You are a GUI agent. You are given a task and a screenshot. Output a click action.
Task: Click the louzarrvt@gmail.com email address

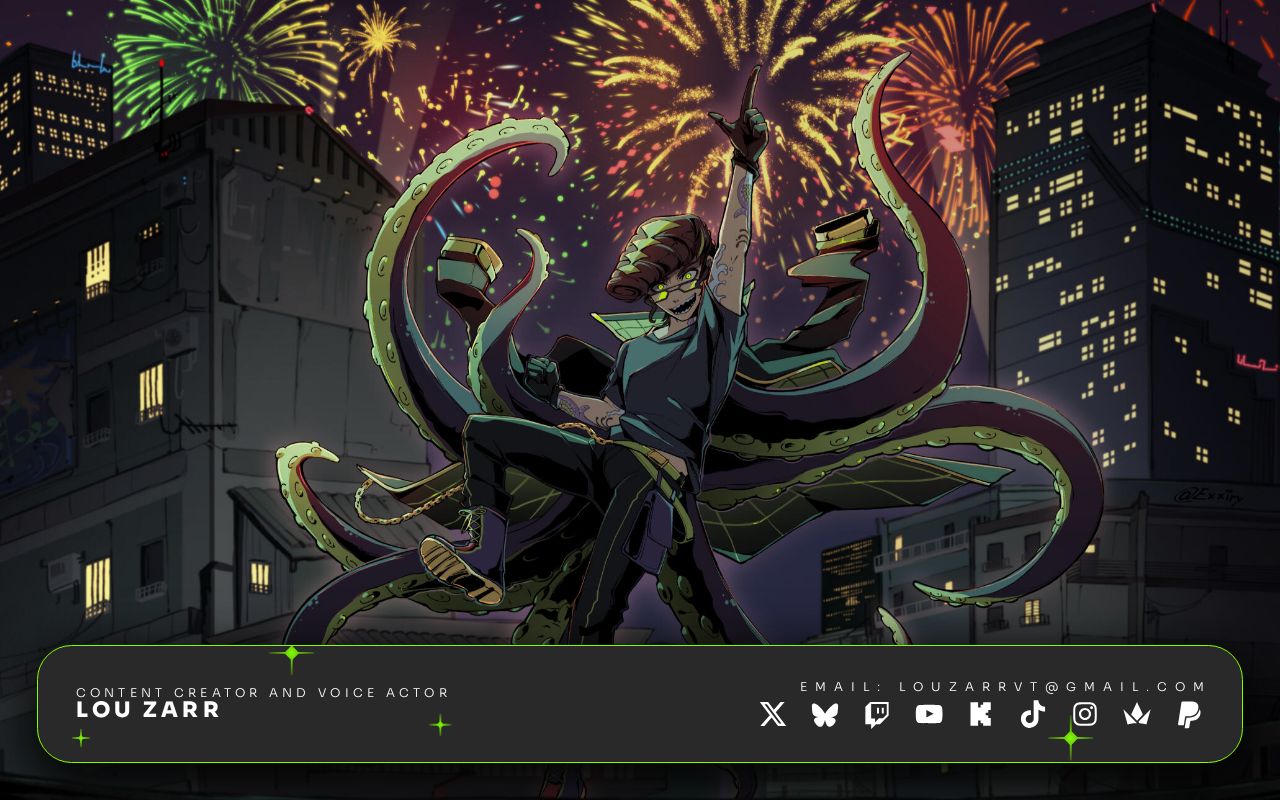(1053, 687)
